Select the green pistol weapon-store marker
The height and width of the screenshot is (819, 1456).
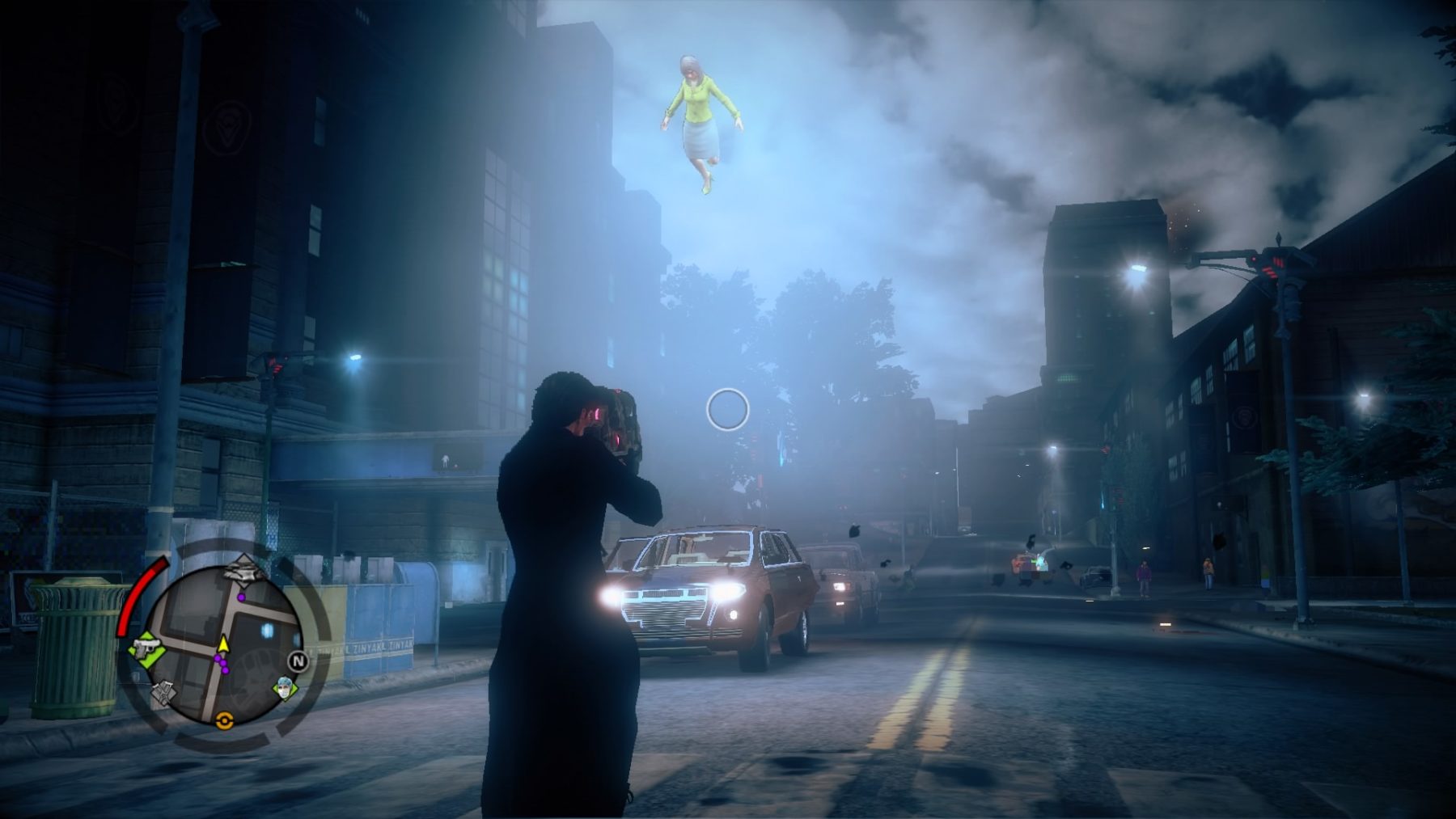click(x=148, y=648)
